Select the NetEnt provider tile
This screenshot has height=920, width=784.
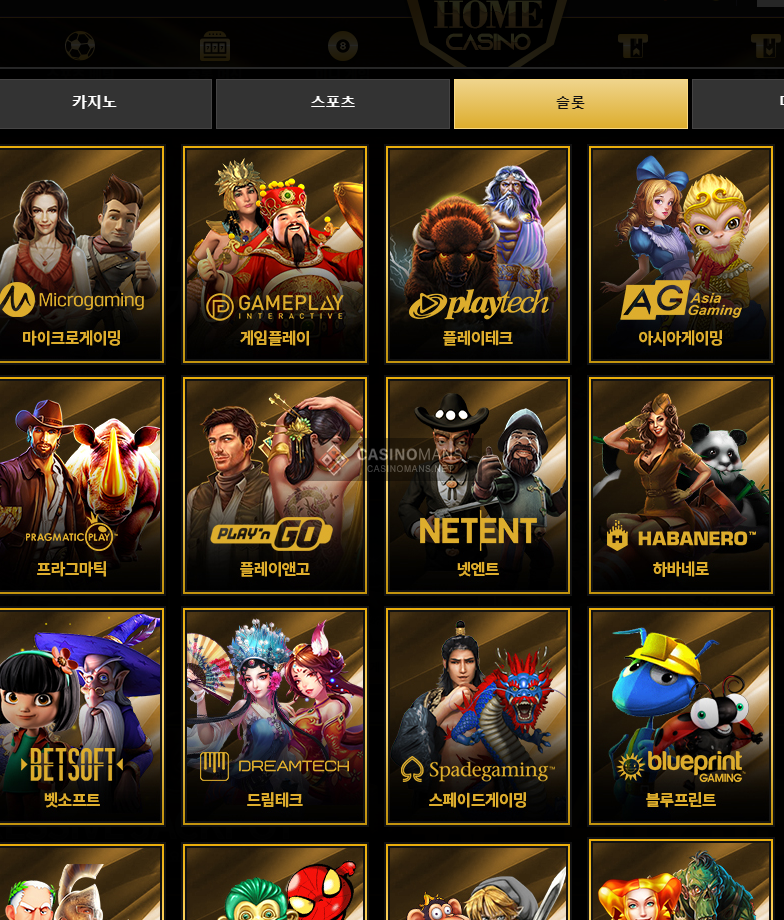click(x=478, y=484)
